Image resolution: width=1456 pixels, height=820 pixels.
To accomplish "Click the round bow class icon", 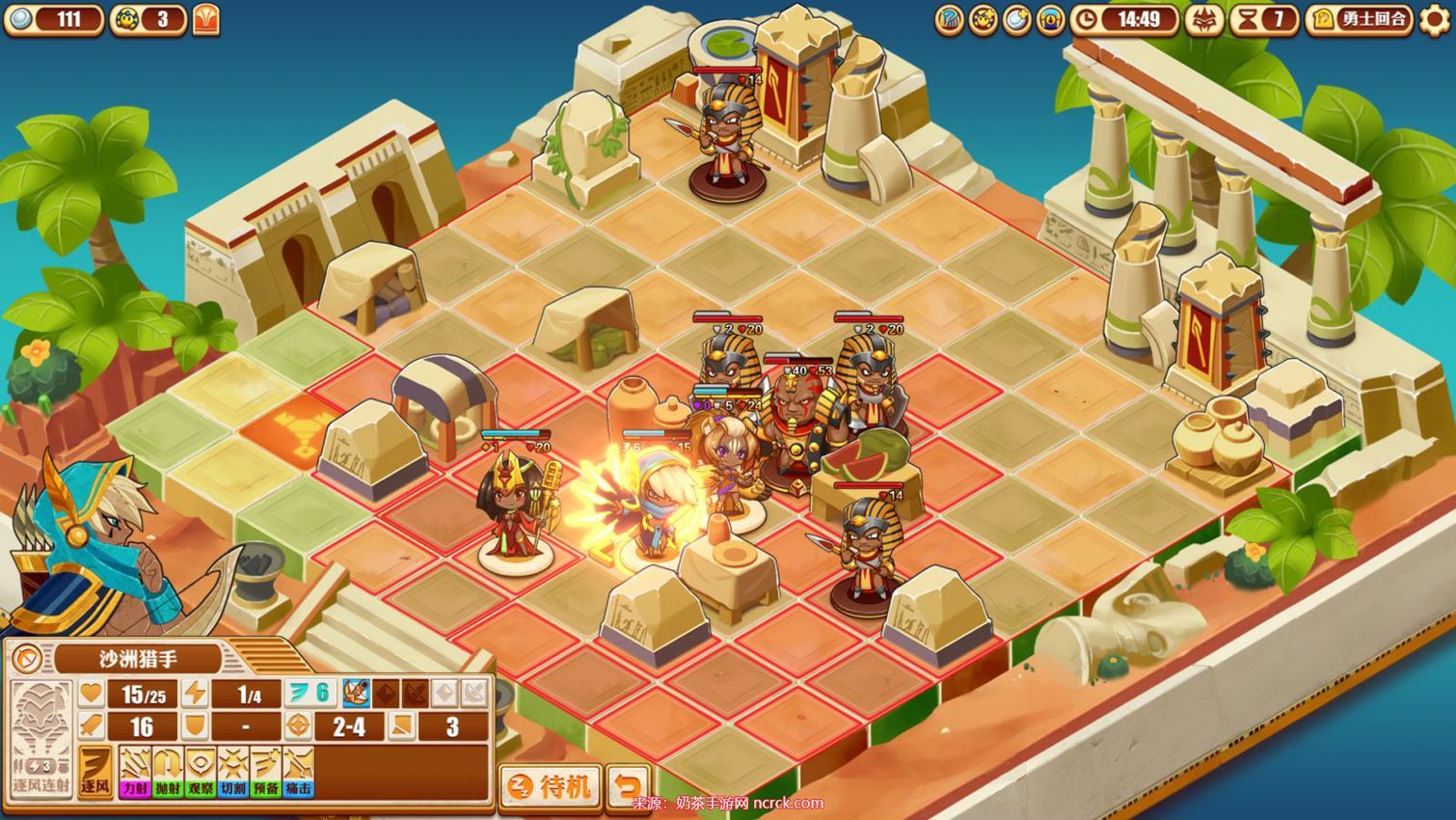I will click(x=27, y=660).
